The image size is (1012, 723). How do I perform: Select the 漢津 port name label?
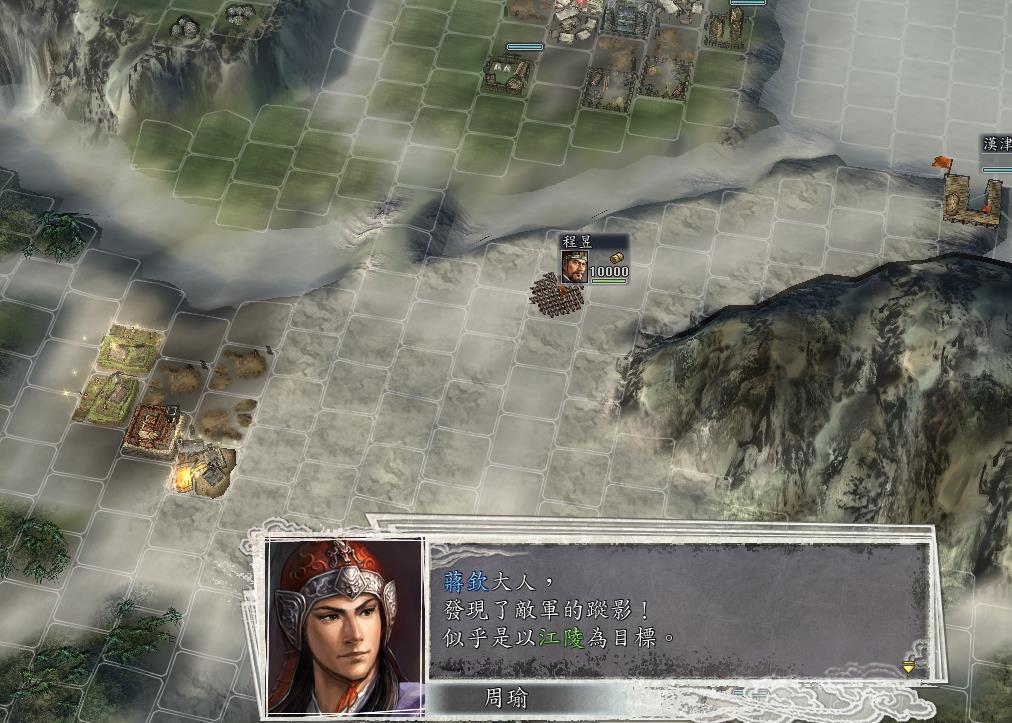pos(997,146)
